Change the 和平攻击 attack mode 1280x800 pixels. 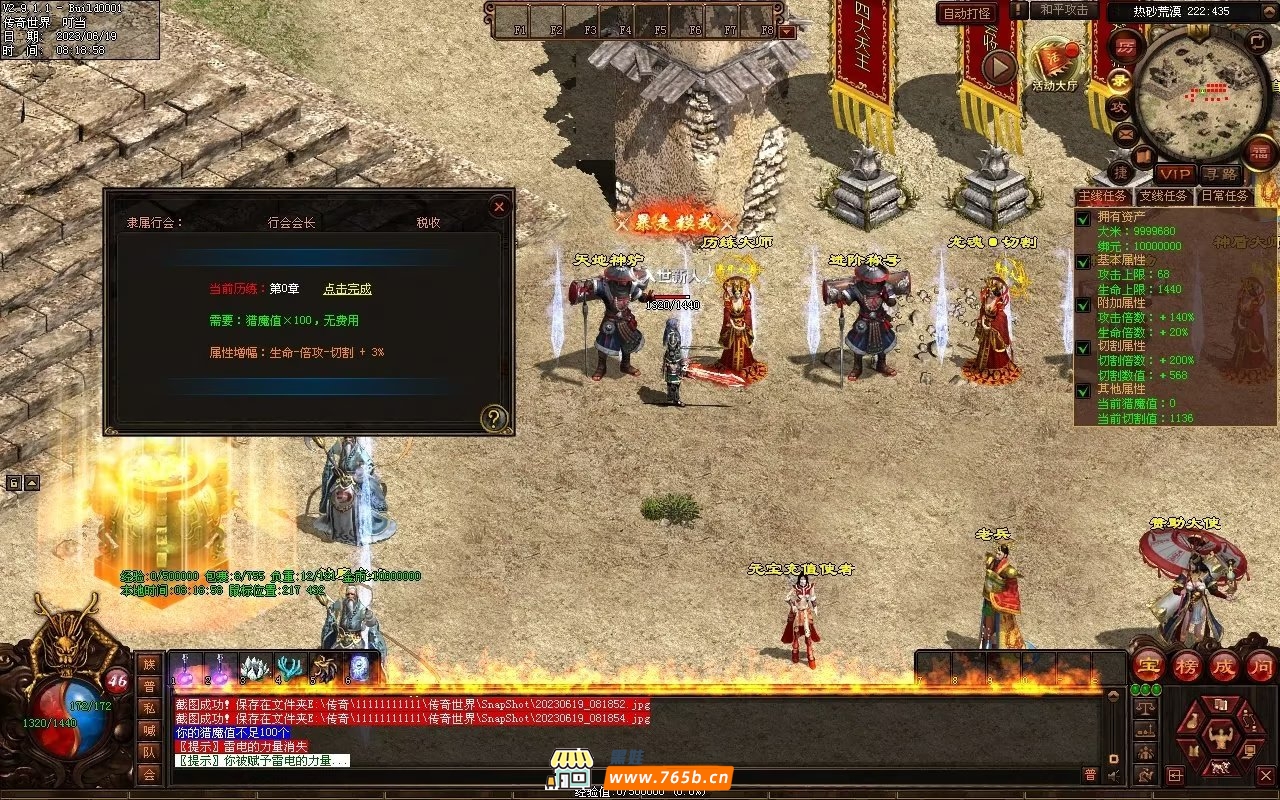pos(1064,10)
